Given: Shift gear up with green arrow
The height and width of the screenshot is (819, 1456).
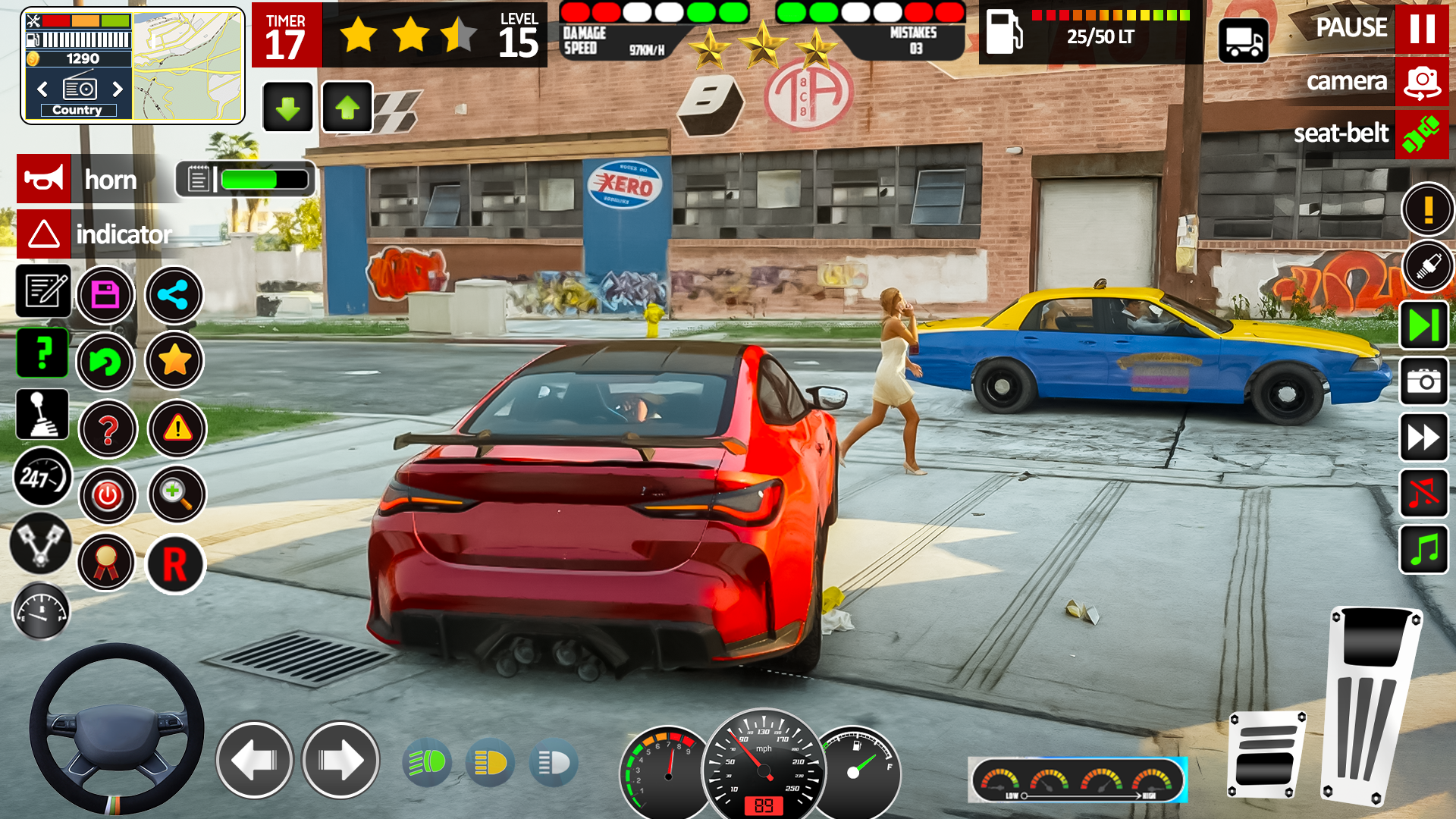Looking at the screenshot, I should click(x=347, y=108).
